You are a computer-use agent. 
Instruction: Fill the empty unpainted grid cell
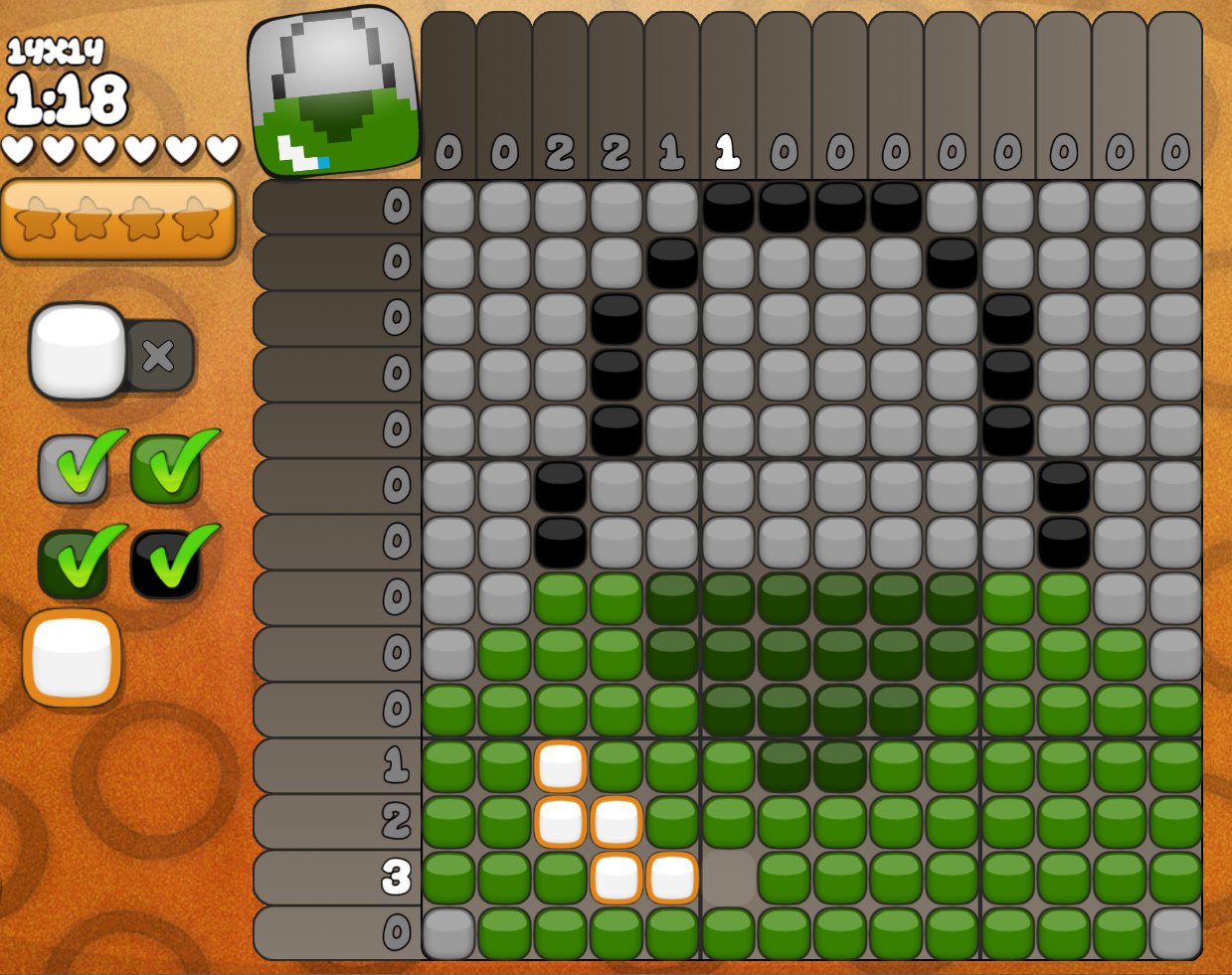coord(728,878)
